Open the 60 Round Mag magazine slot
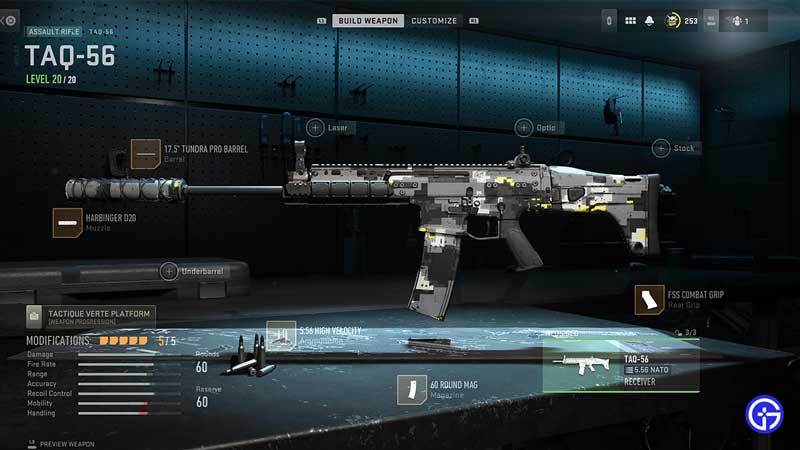 [412, 388]
